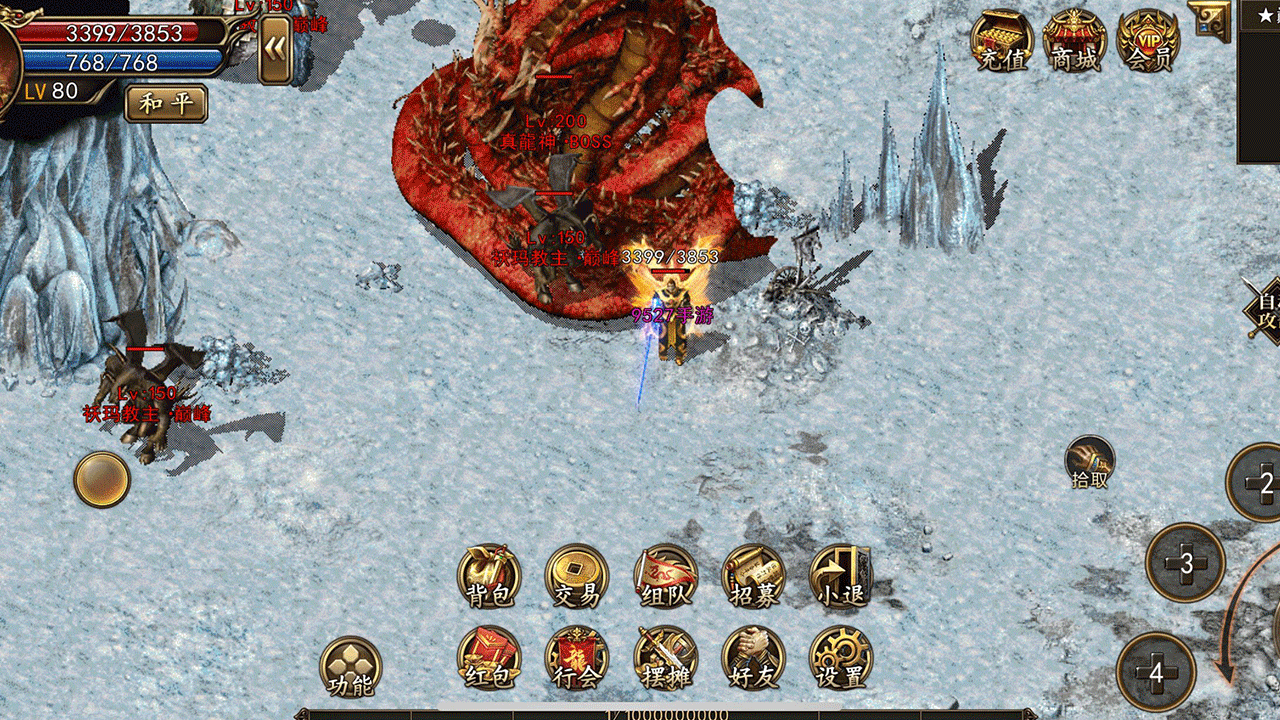Image resolution: width=1280 pixels, height=720 pixels.
Task: Toggle the 和平 peace attack mode
Action: [x=166, y=103]
